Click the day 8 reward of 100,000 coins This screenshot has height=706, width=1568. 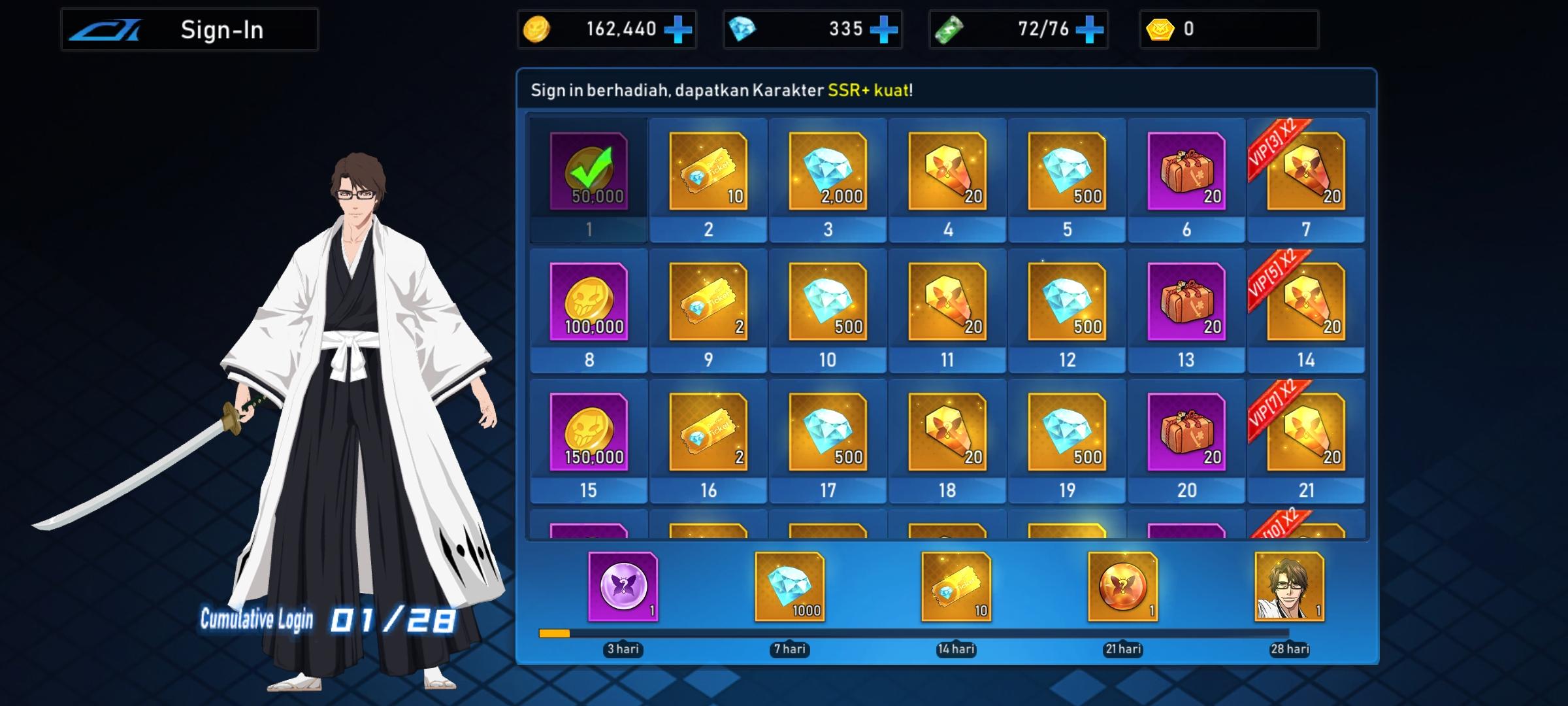[x=587, y=303]
